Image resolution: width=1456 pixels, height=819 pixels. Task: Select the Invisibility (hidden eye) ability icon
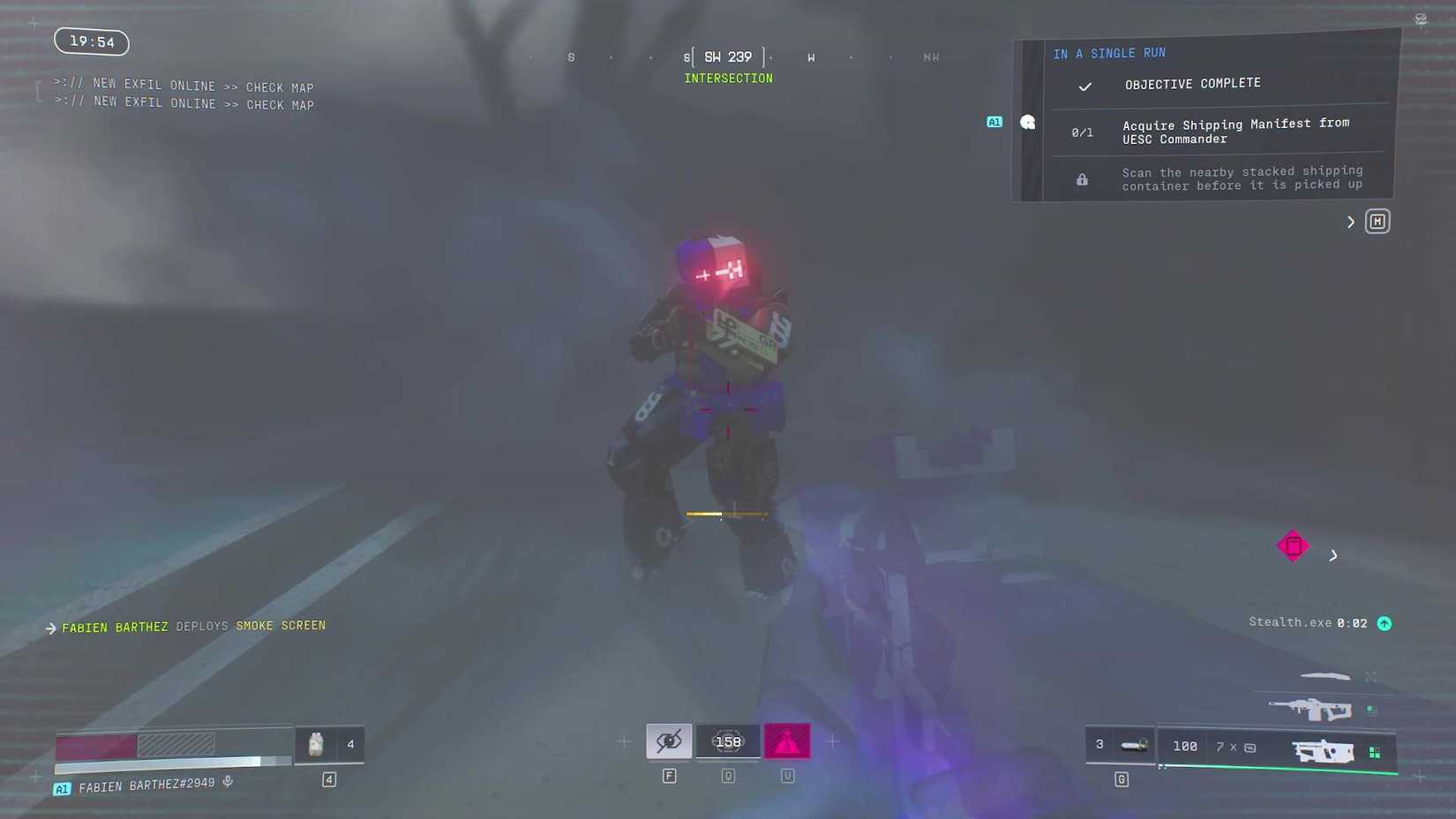pyautogui.click(x=669, y=741)
